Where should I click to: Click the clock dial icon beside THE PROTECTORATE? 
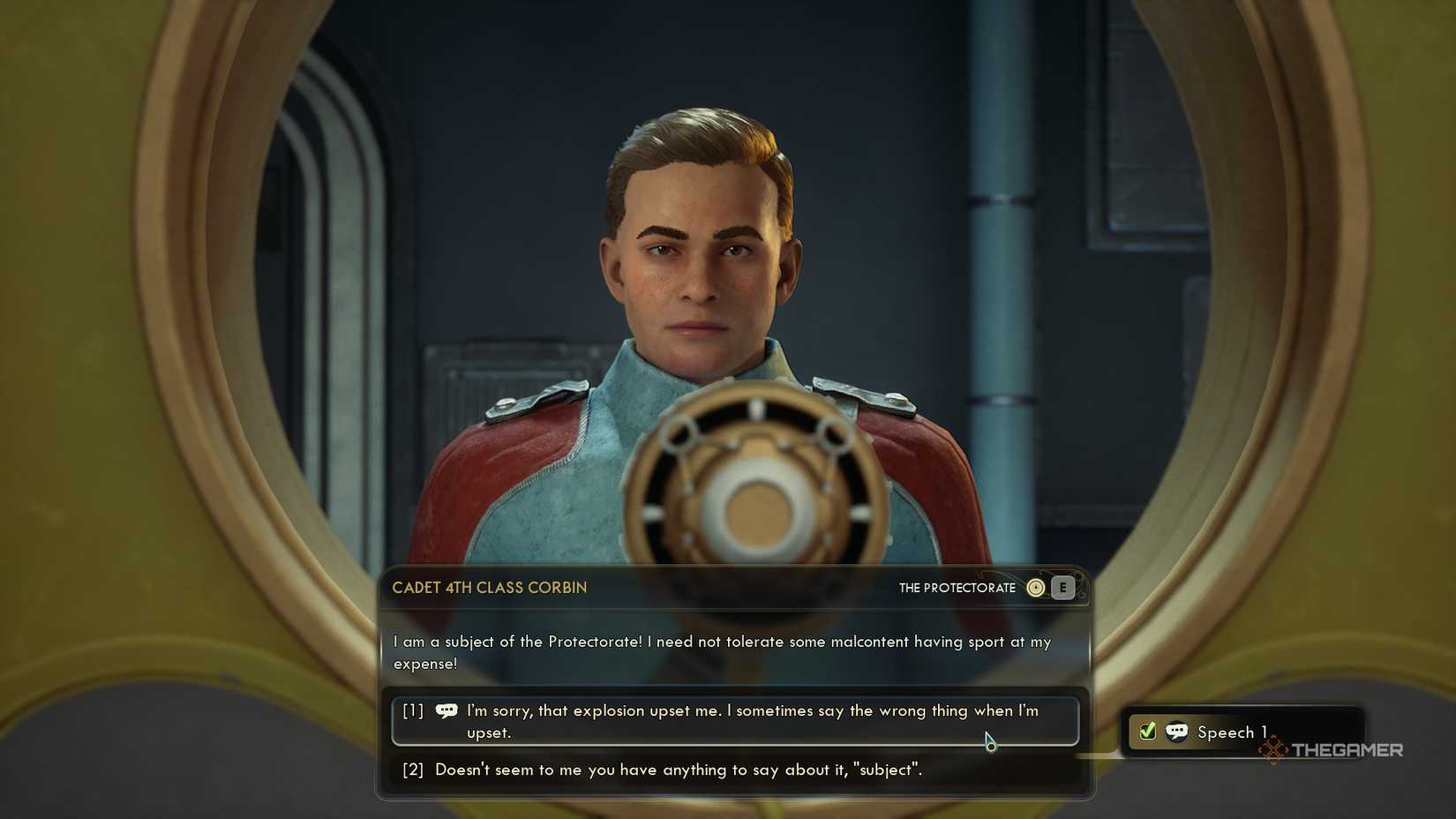[1036, 587]
